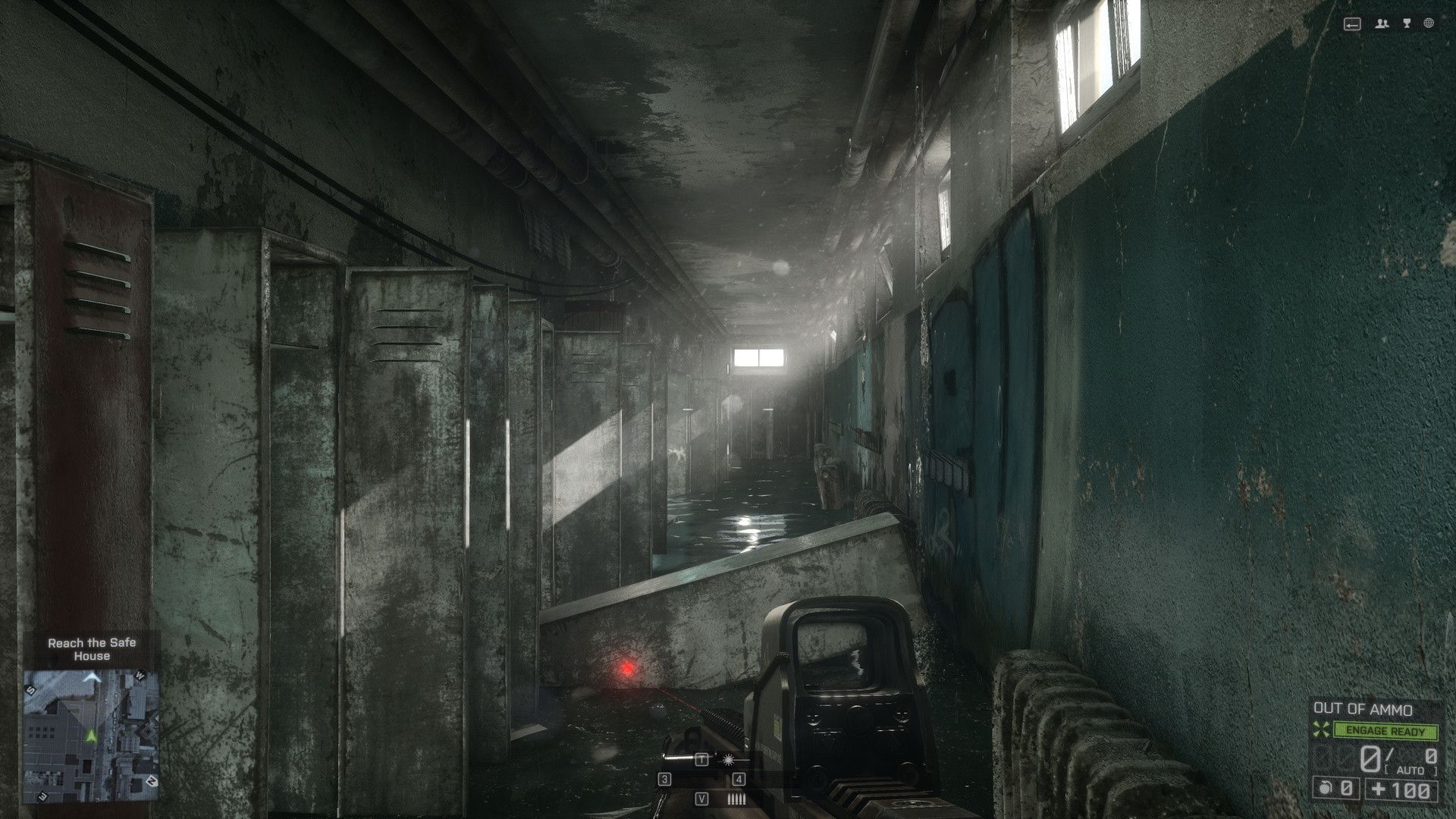Toggle the laser sight attachment icon

[729, 759]
